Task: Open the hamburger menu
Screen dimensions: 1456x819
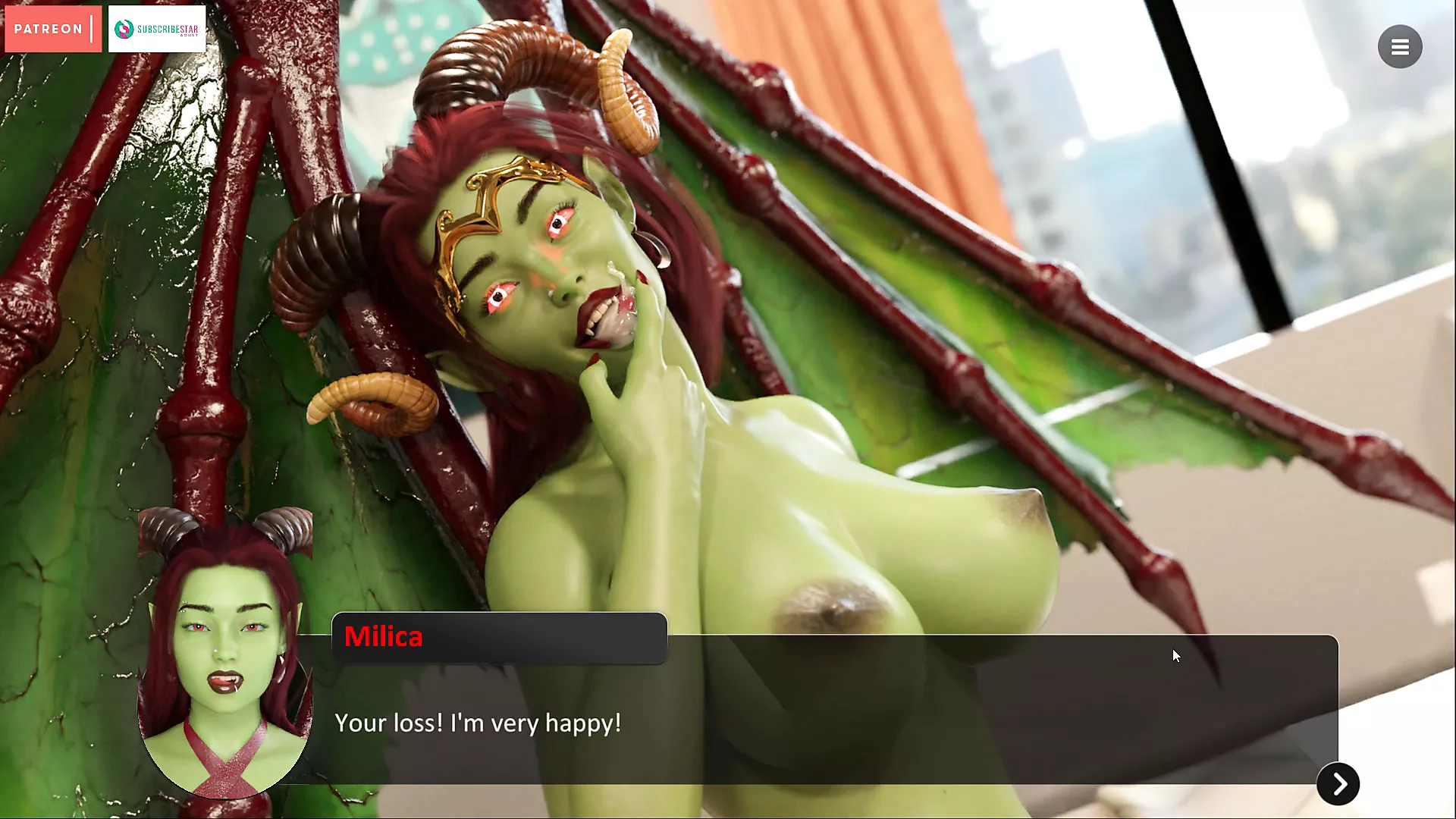Action: (1399, 47)
